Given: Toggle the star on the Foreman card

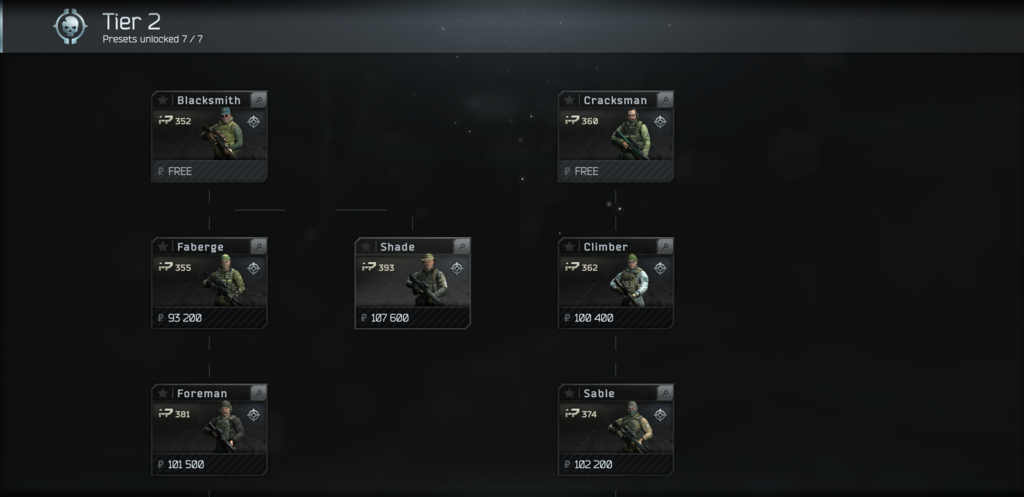Looking at the screenshot, I should pos(162,393).
